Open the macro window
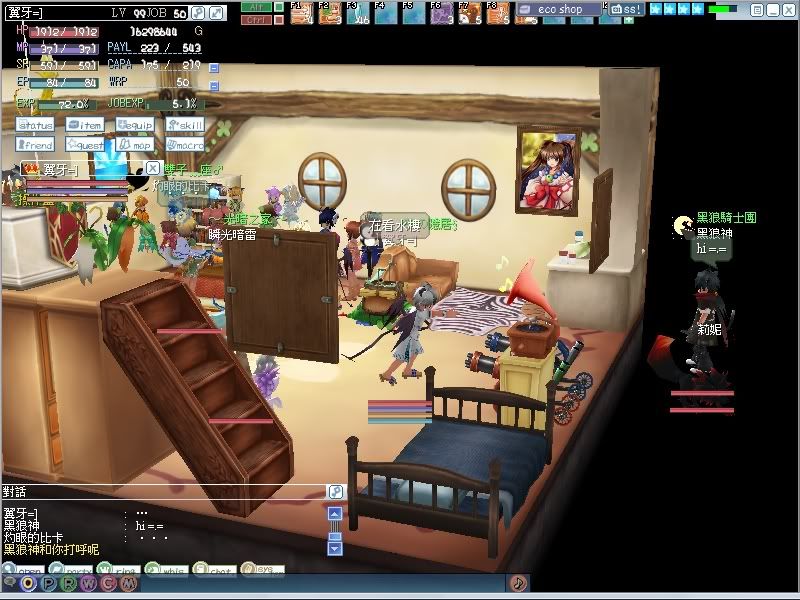 point(186,145)
